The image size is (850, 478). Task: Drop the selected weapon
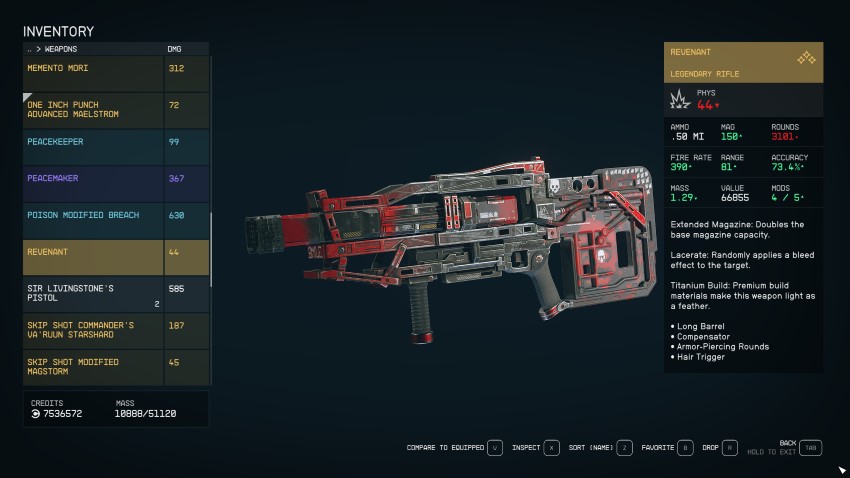click(719, 448)
